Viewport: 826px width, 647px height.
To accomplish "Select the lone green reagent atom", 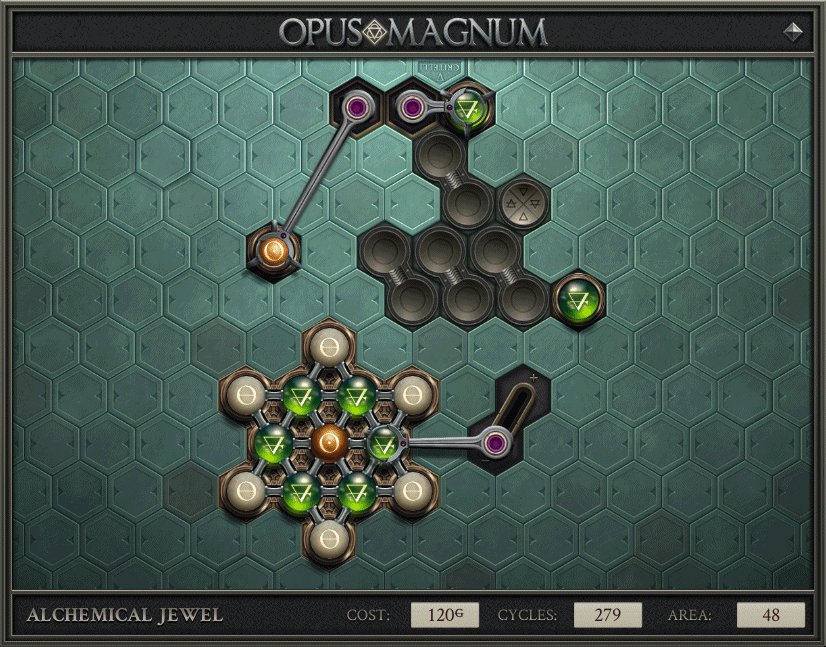I will point(578,298).
